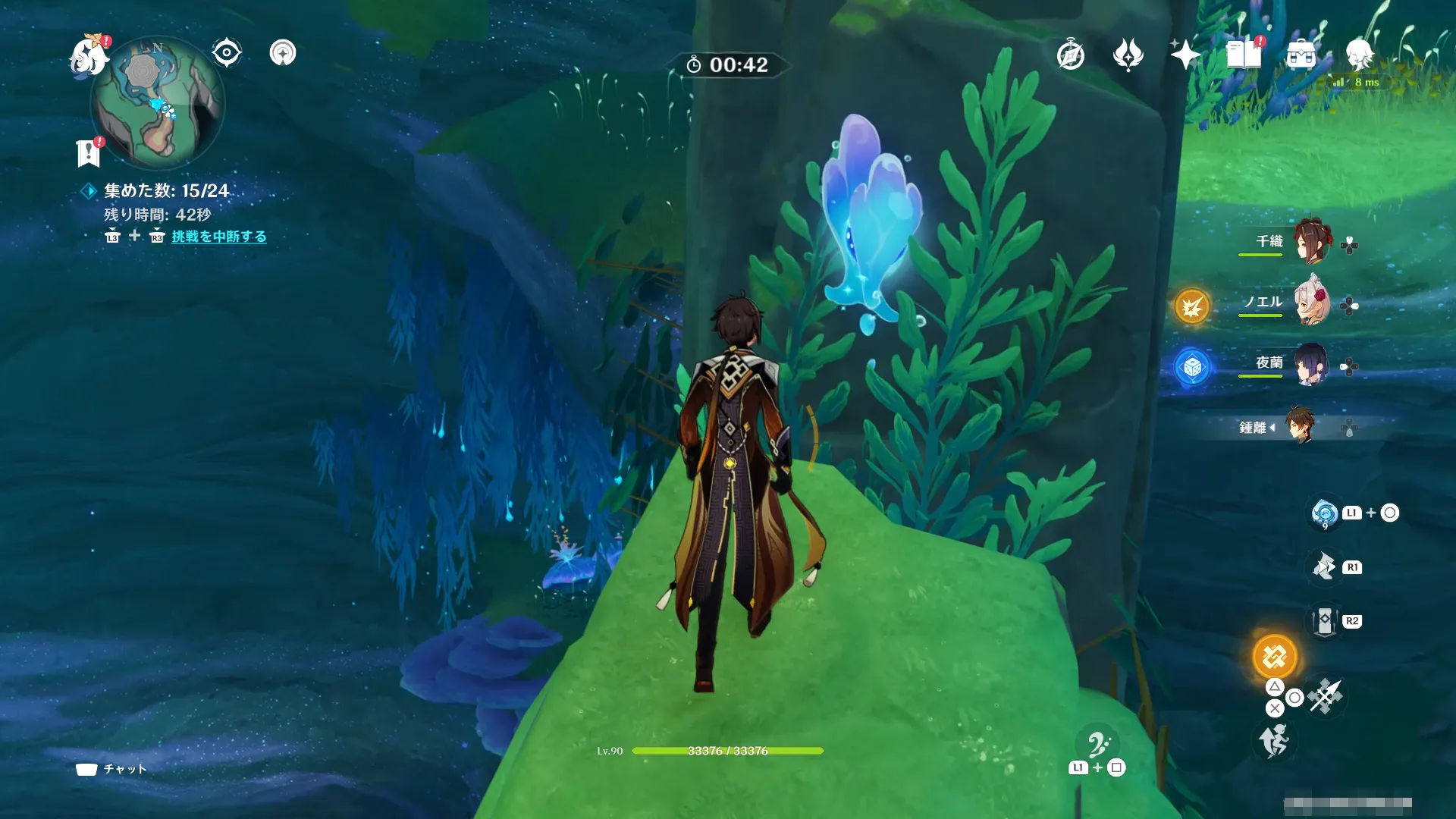Open the Adventurer Handbook book icon

point(1243,55)
